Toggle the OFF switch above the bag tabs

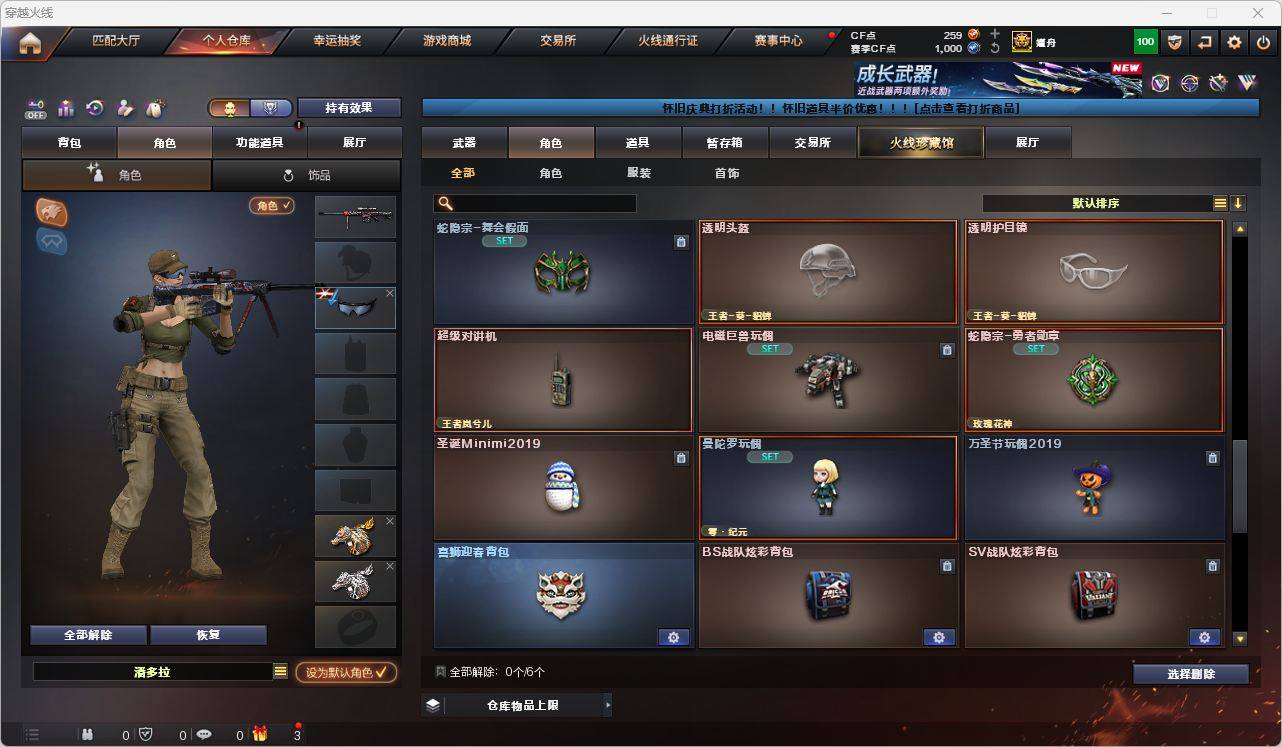pos(35,111)
